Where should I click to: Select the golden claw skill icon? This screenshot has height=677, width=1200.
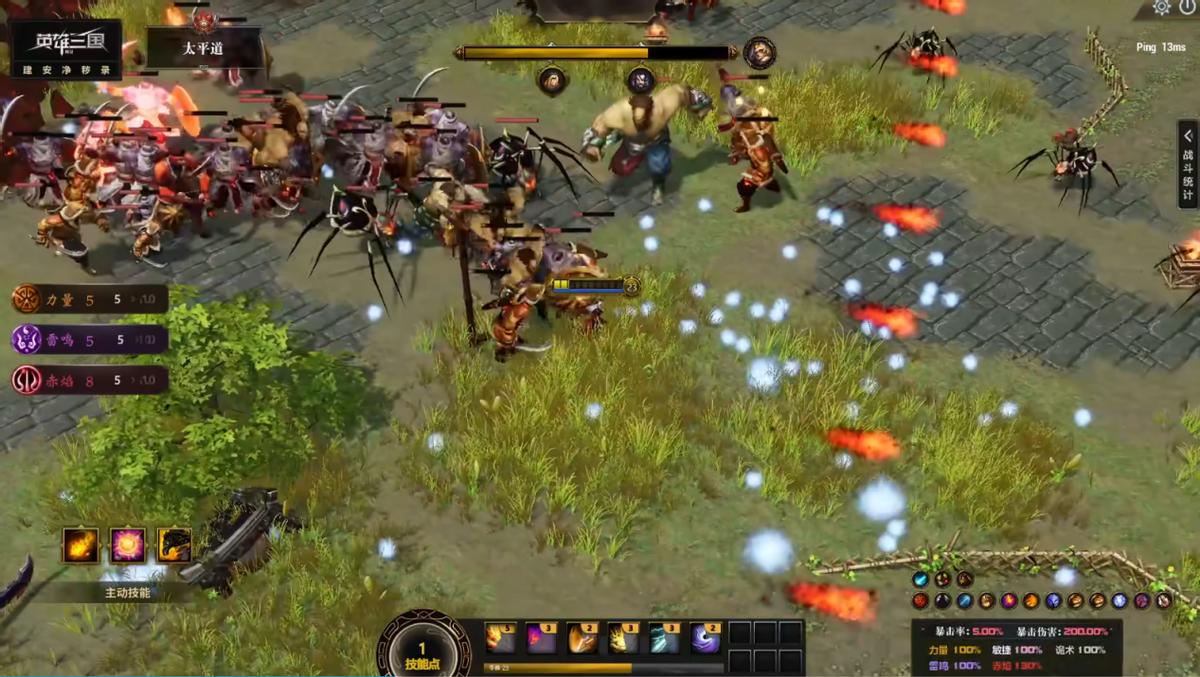[x=624, y=638]
